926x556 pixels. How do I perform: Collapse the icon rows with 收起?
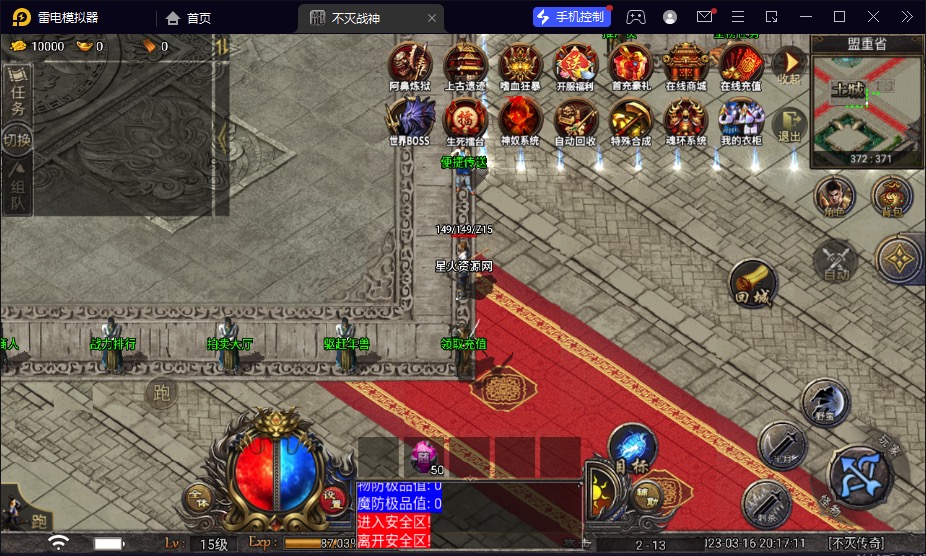pos(790,65)
